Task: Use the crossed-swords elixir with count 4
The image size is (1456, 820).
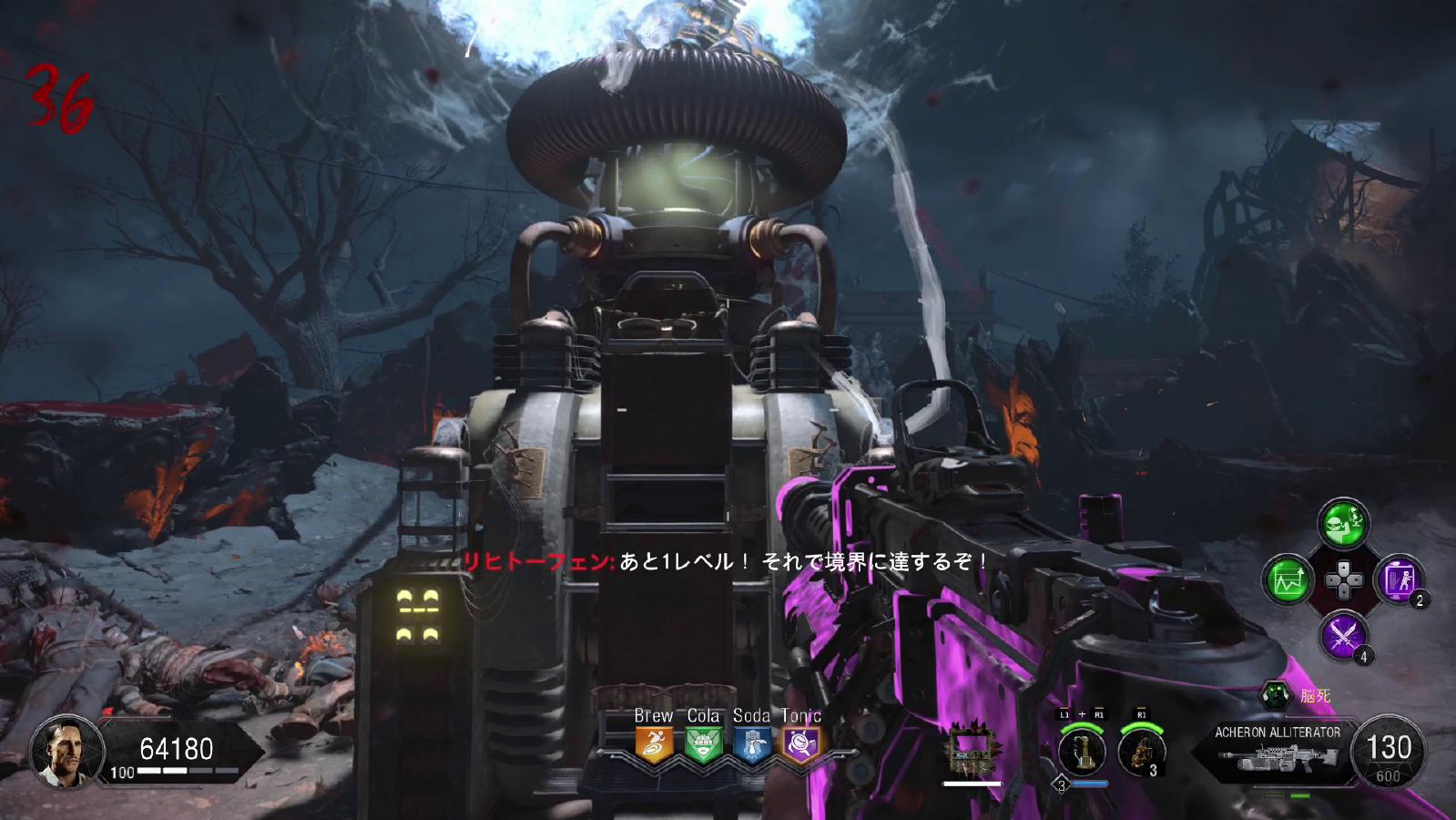Action: point(1343,634)
